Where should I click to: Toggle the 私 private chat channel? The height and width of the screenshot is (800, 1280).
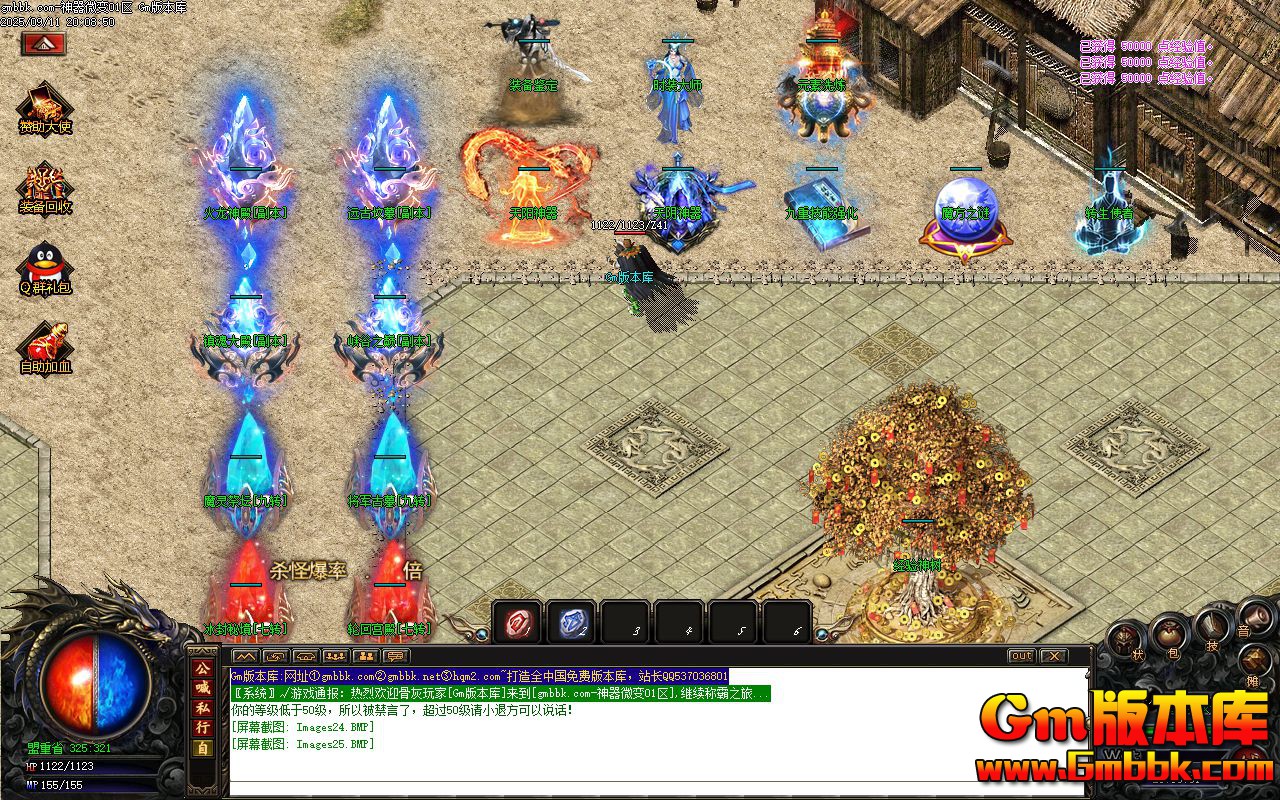[202, 708]
